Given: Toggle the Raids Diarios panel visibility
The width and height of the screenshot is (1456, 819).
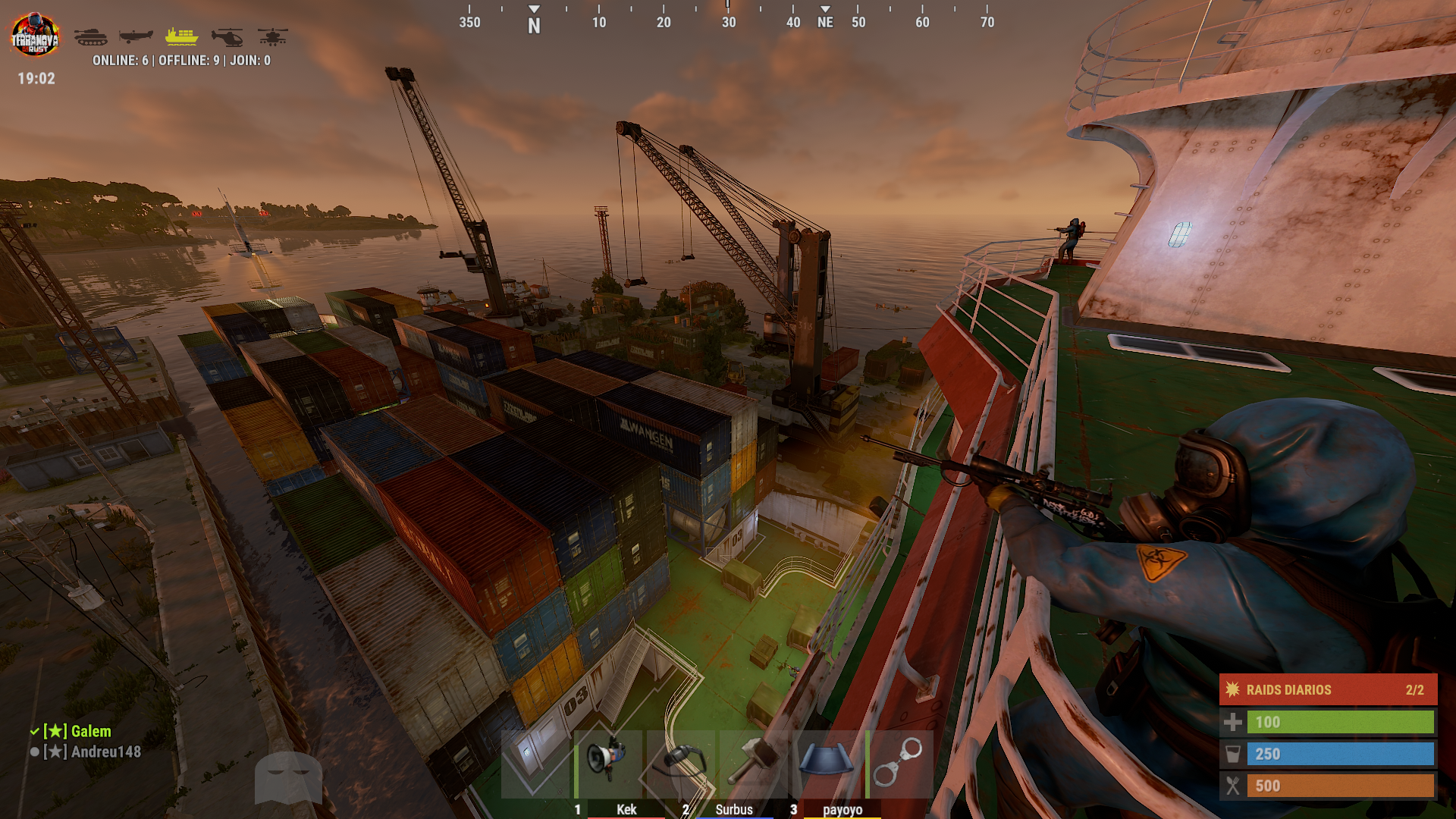Looking at the screenshot, I should pyautogui.click(x=1327, y=690).
